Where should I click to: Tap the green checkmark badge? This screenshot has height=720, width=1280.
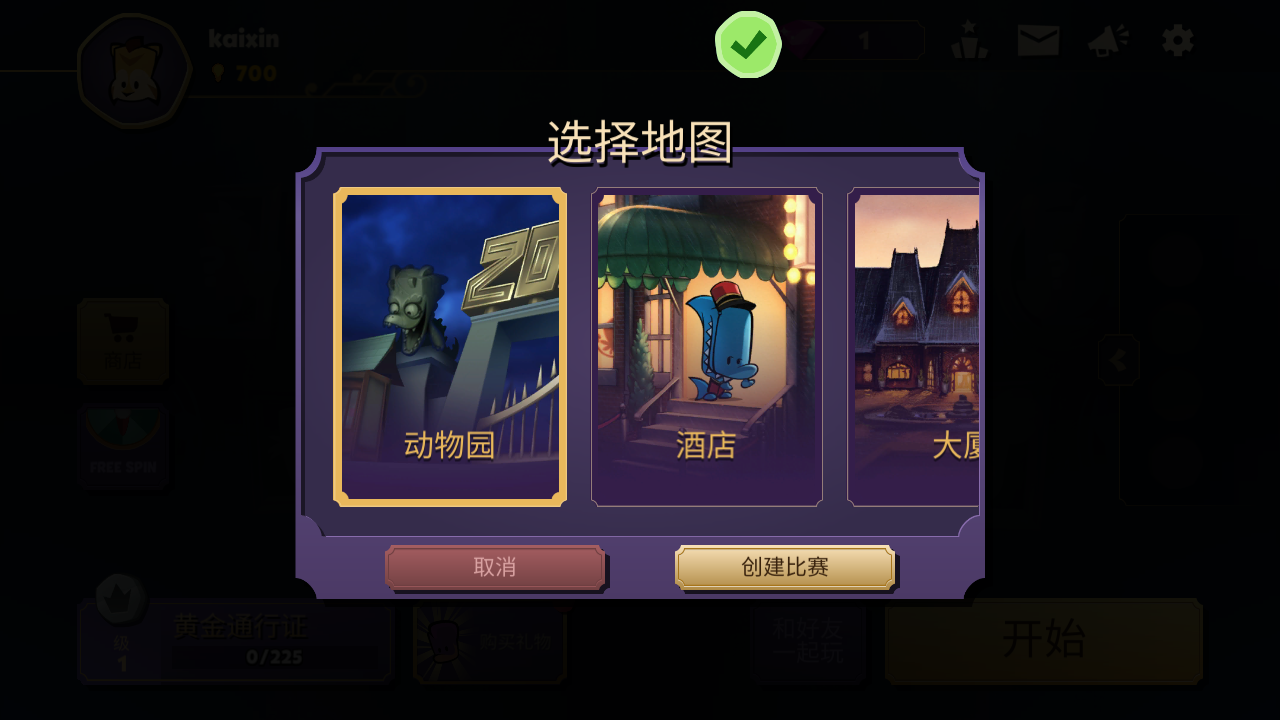(747, 44)
